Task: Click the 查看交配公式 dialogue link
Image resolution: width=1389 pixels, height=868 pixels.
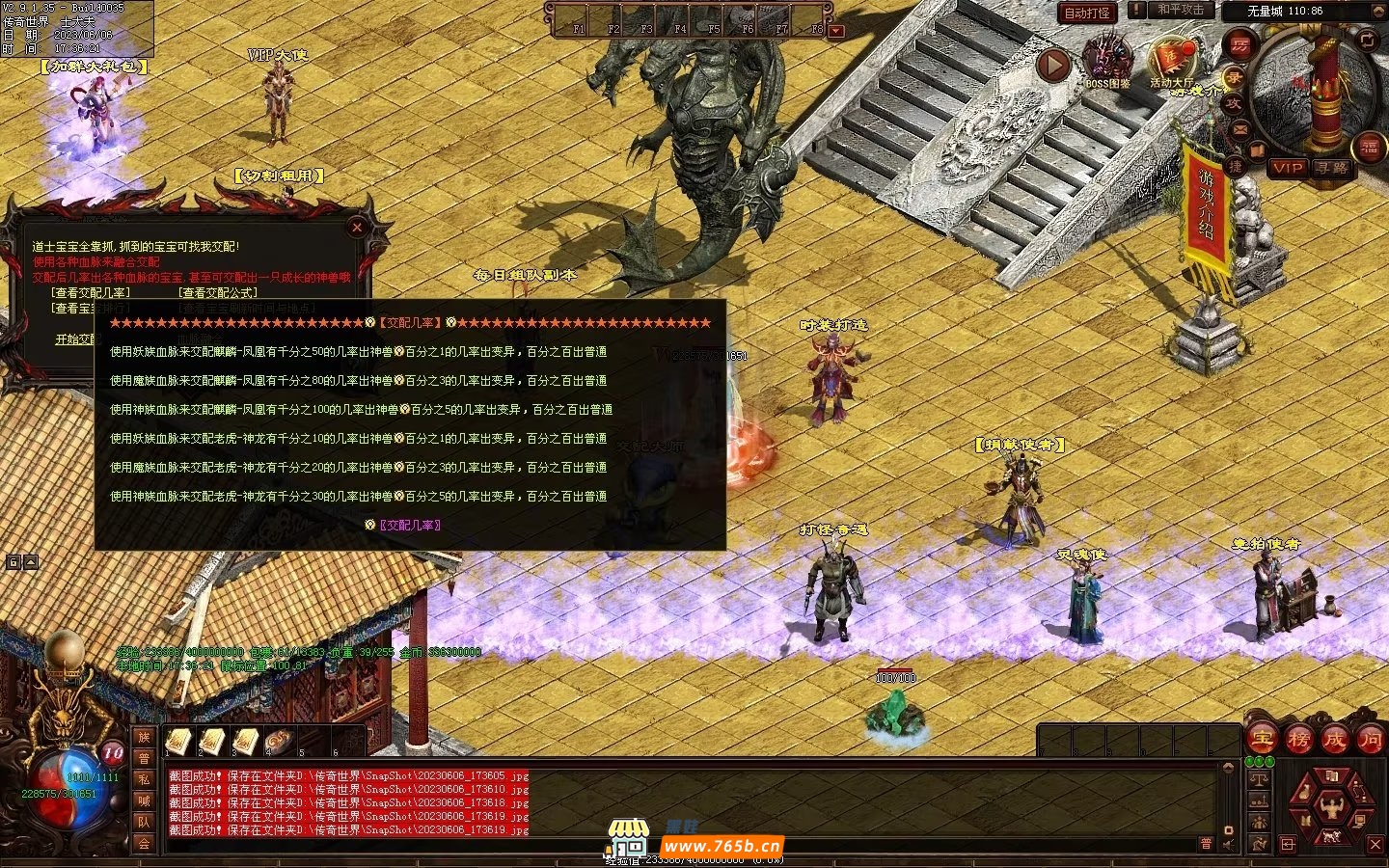Action: click(219, 292)
